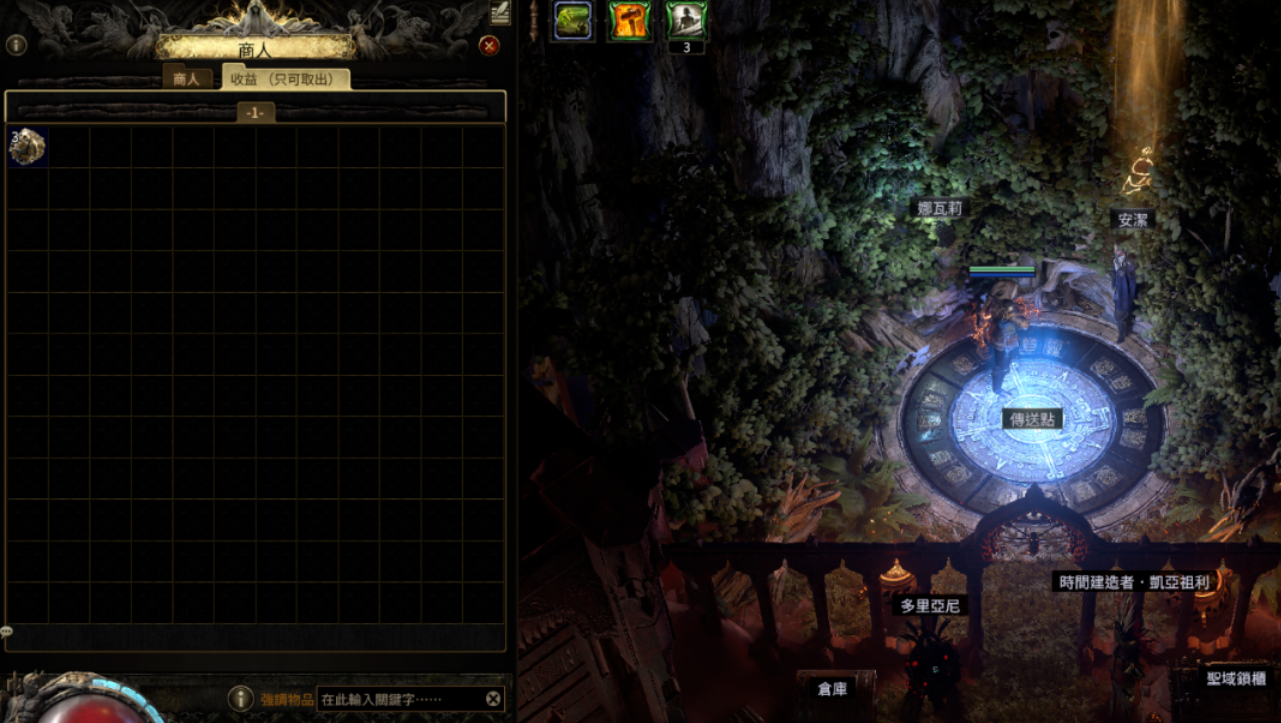This screenshot has height=723, width=1281.
Task: Open the stash page tab labeled -1-
Action: (x=256, y=113)
